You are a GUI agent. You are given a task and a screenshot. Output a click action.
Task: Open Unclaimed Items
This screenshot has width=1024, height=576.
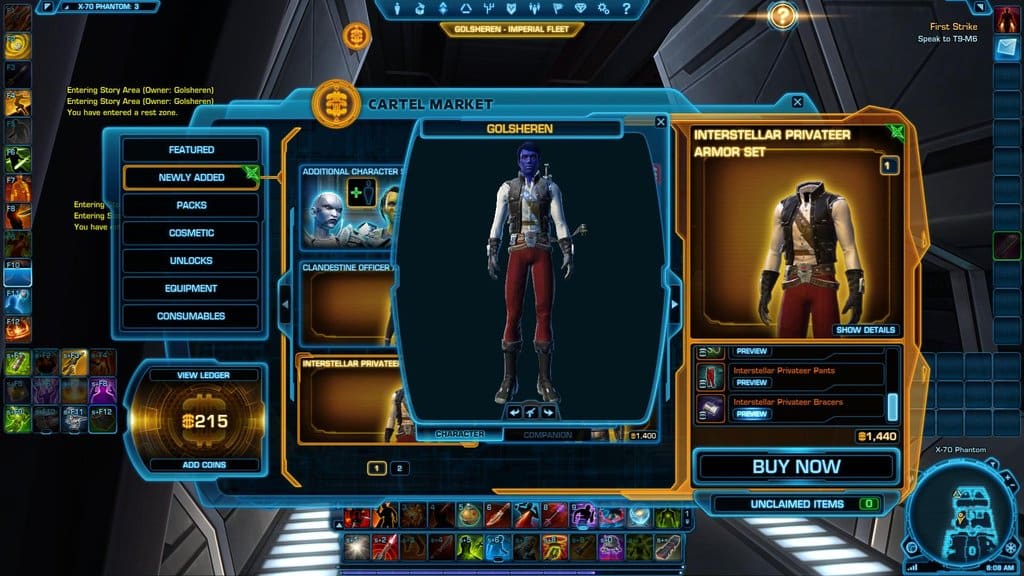[x=796, y=504]
